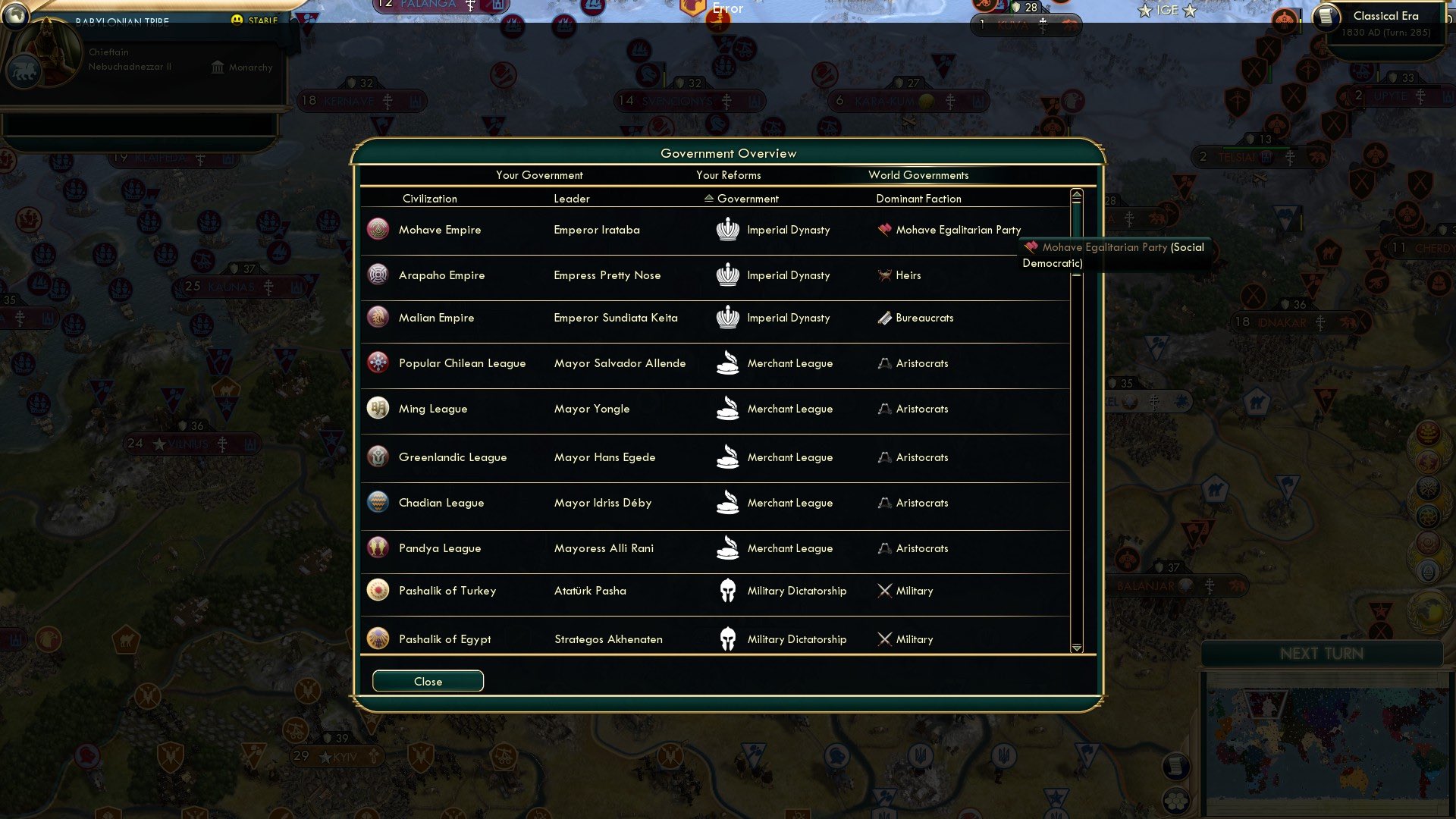The image size is (1456, 819).
Task: Click the Imperial Dynasty crown icon for Arapaho Empire
Action: tap(729, 275)
